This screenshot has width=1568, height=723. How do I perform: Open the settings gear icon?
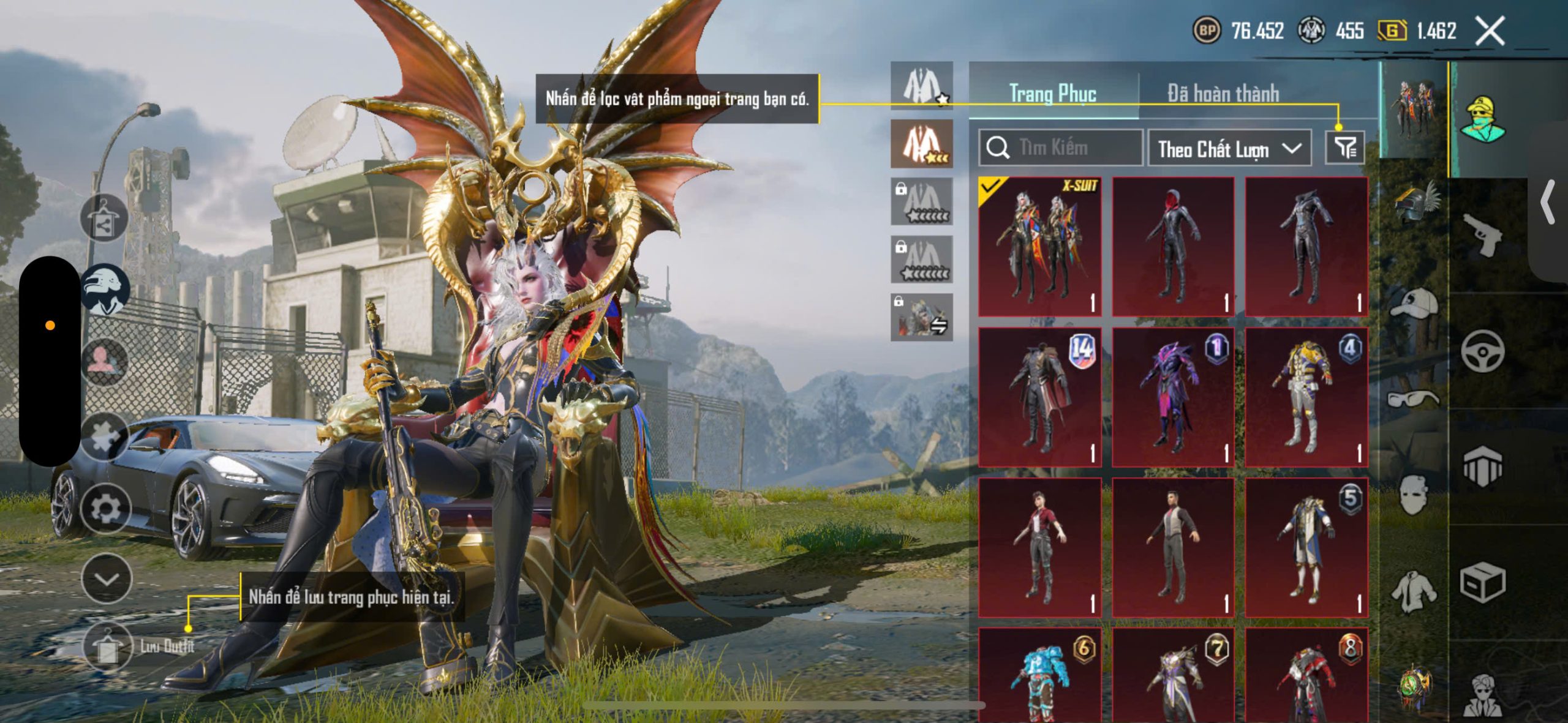pos(106,509)
